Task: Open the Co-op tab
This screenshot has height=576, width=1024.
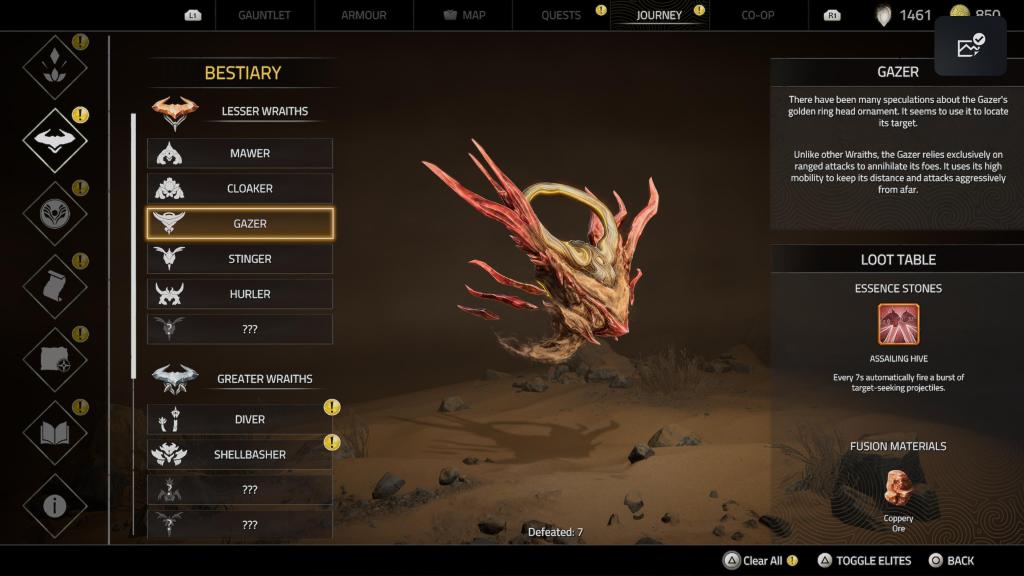Action: [757, 16]
